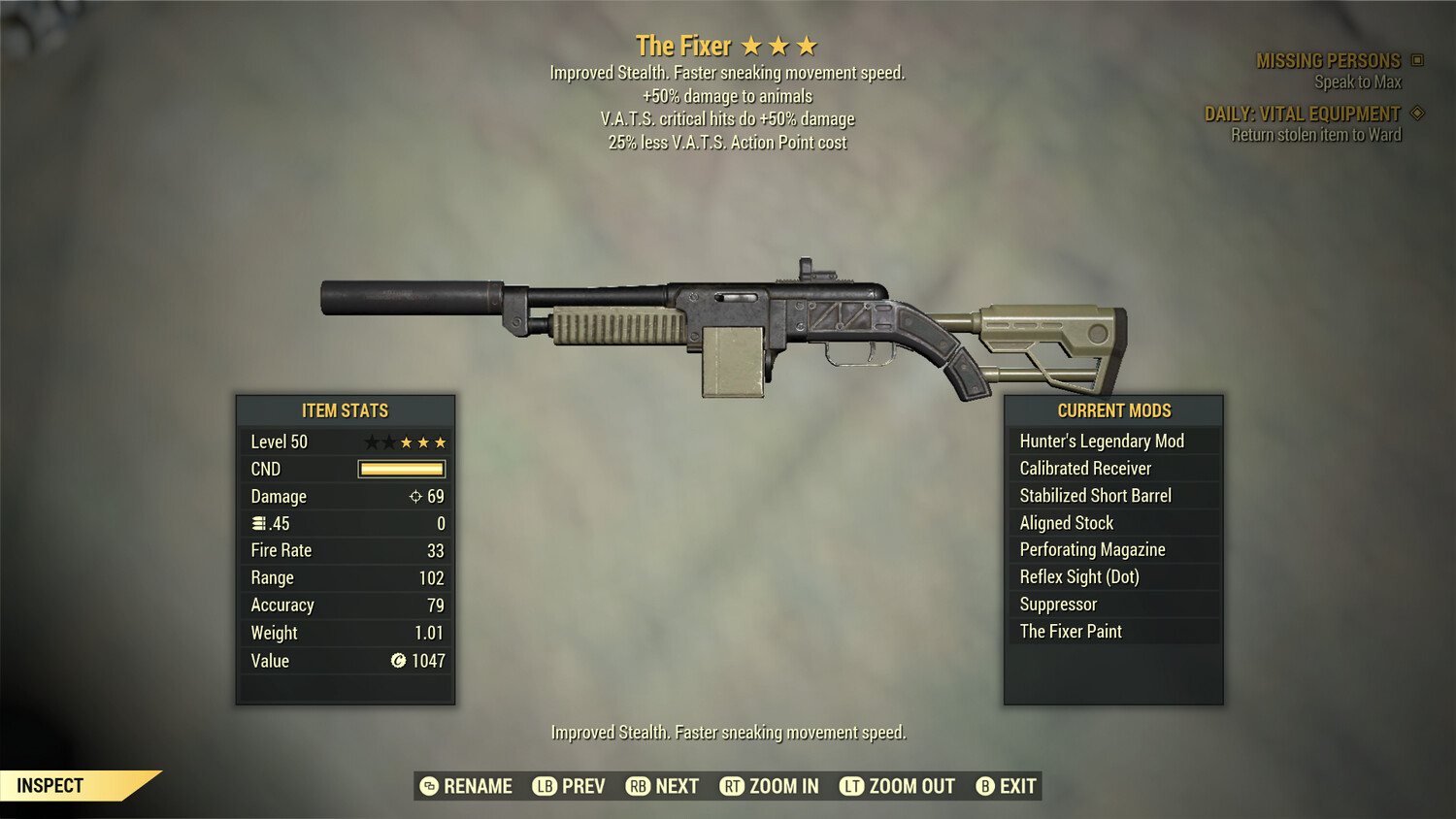Click the RT zoom in icon
Screen dimensions: 1456x819
tap(733, 786)
